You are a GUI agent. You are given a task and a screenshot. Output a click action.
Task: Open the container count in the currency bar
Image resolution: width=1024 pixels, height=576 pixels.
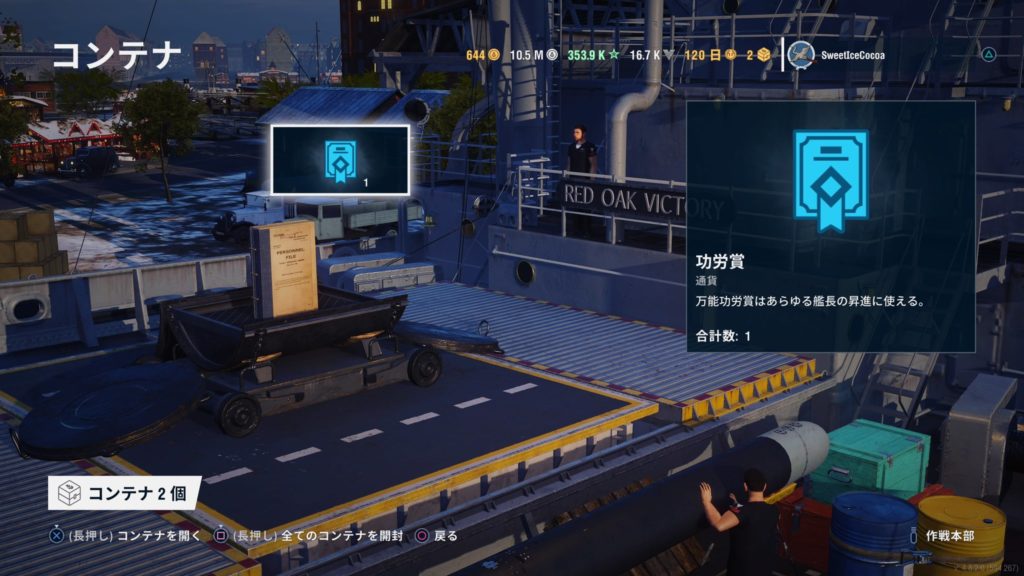[757, 55]
